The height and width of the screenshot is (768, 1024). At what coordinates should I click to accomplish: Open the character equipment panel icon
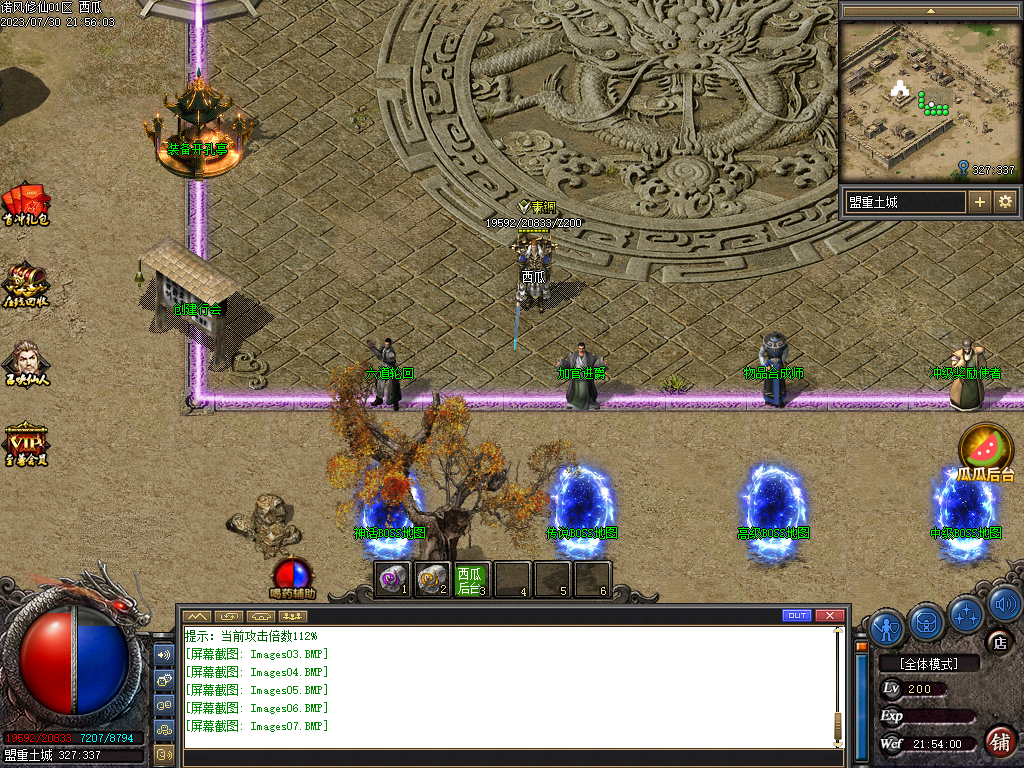[887, 627]
